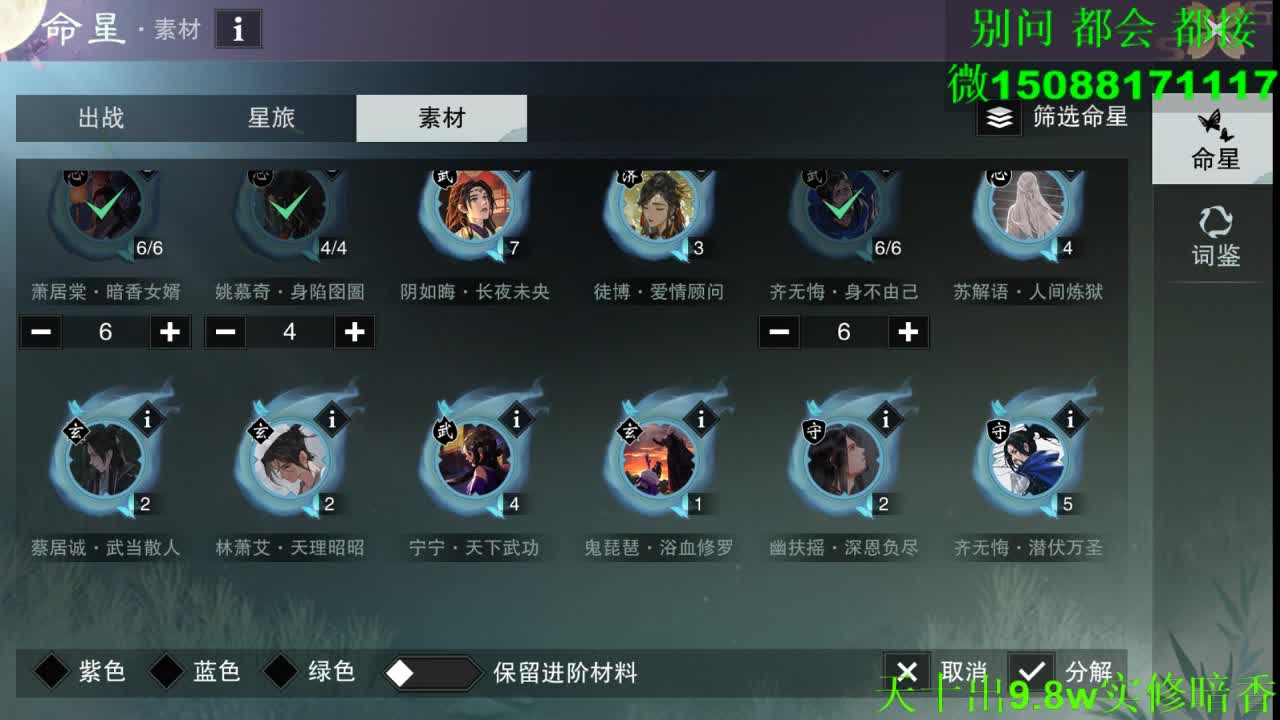Click the info icon beside the 命星 title
Screen dimensions: 1280x720
[x=237, y=29]
